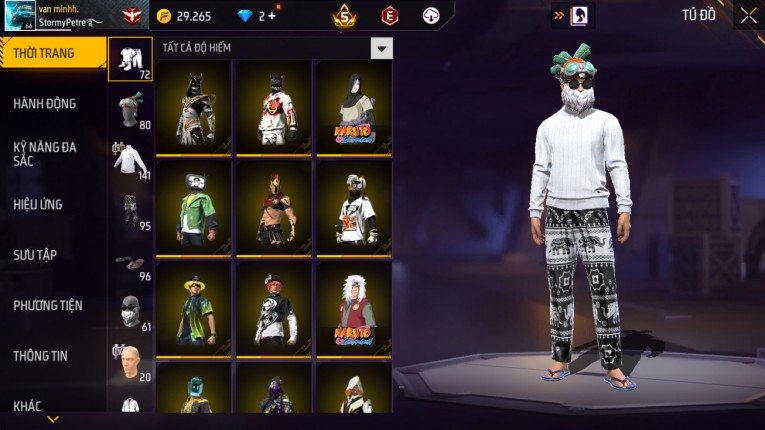765x430 pixels.
Task: Select the white-haired Jiraiya Naruto outfit
Action: click(x=354, y=310)
